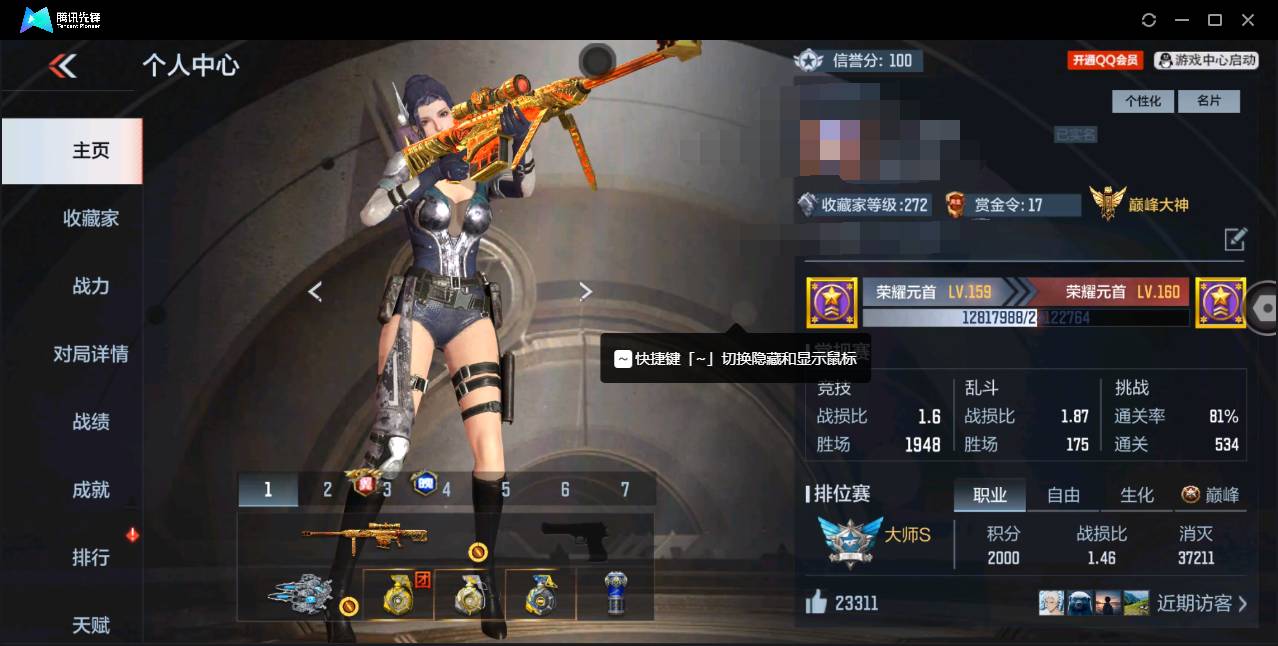The height and width of the screenshot is (646, 1278).
Task: Switch to the 生化 ranked tab
Action: coord(1136,495)
